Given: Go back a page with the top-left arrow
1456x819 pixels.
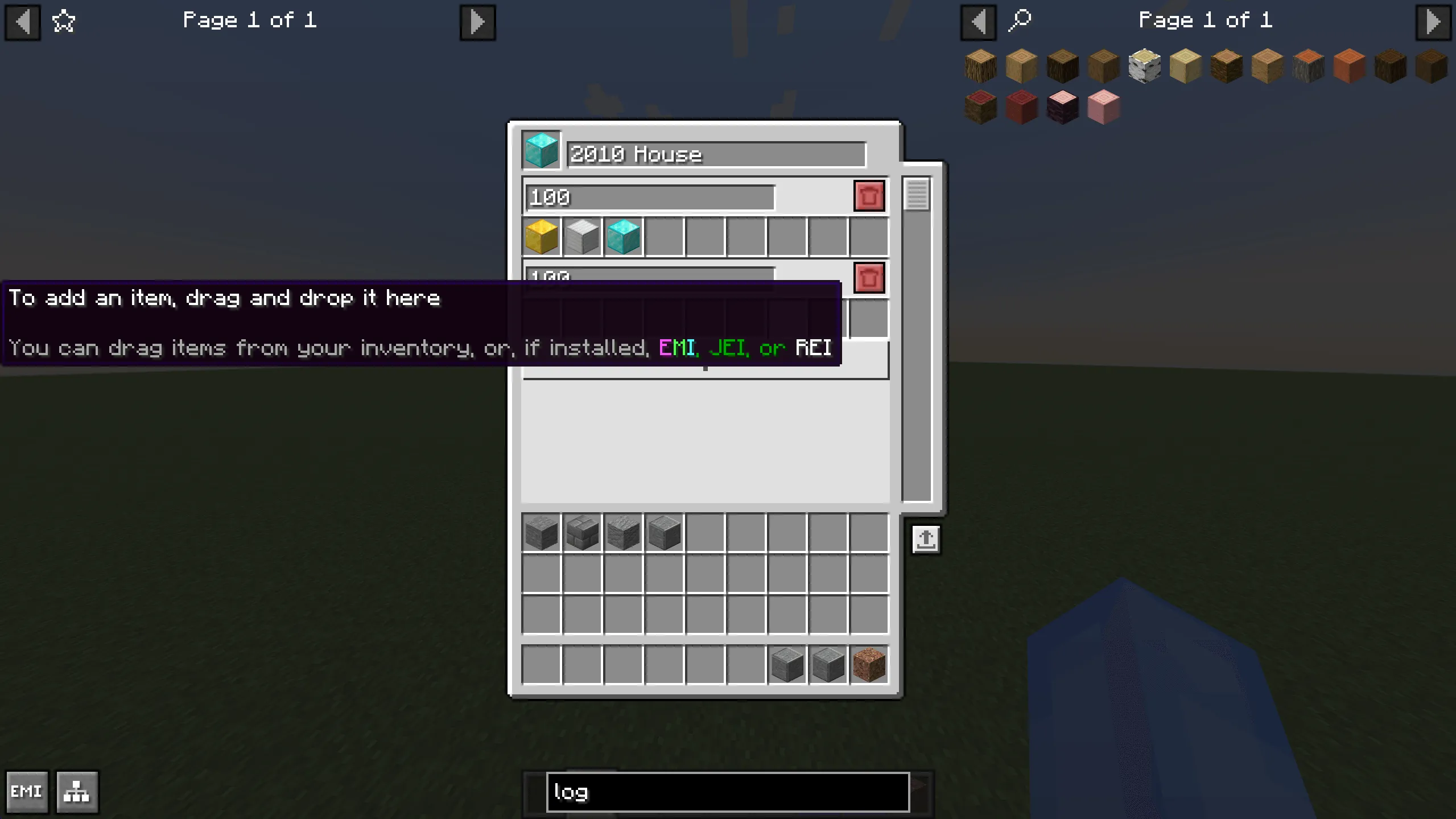Looking at the screenshot, I should (x=23, y=21).
